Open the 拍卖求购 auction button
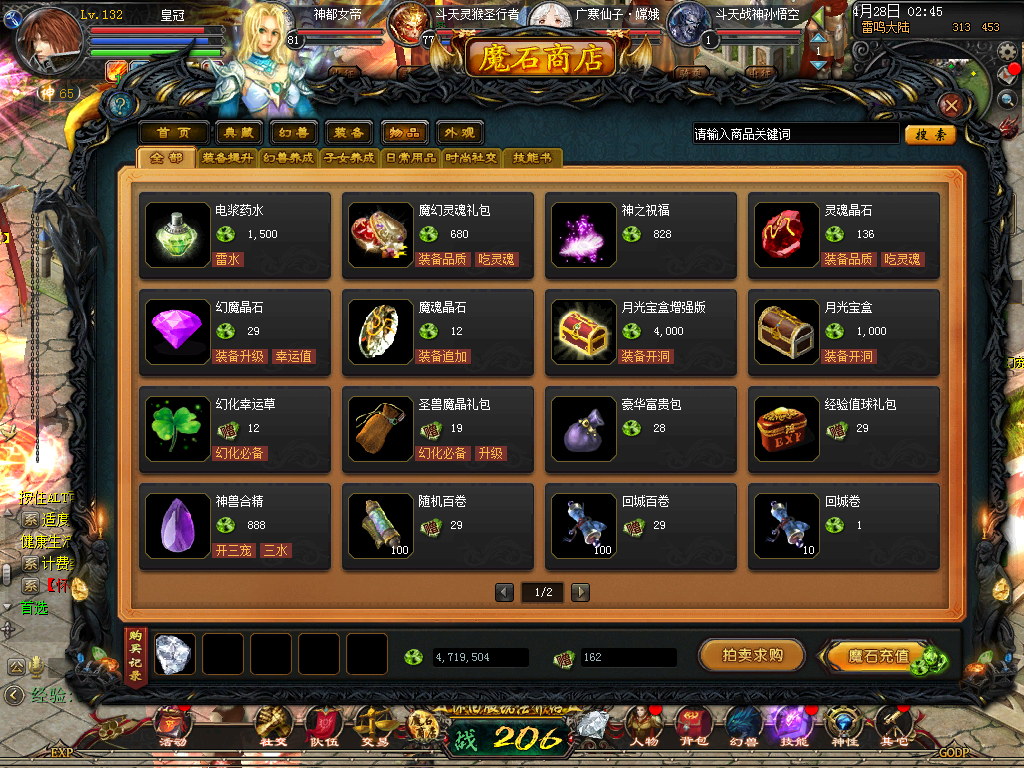 click(751, 655)
